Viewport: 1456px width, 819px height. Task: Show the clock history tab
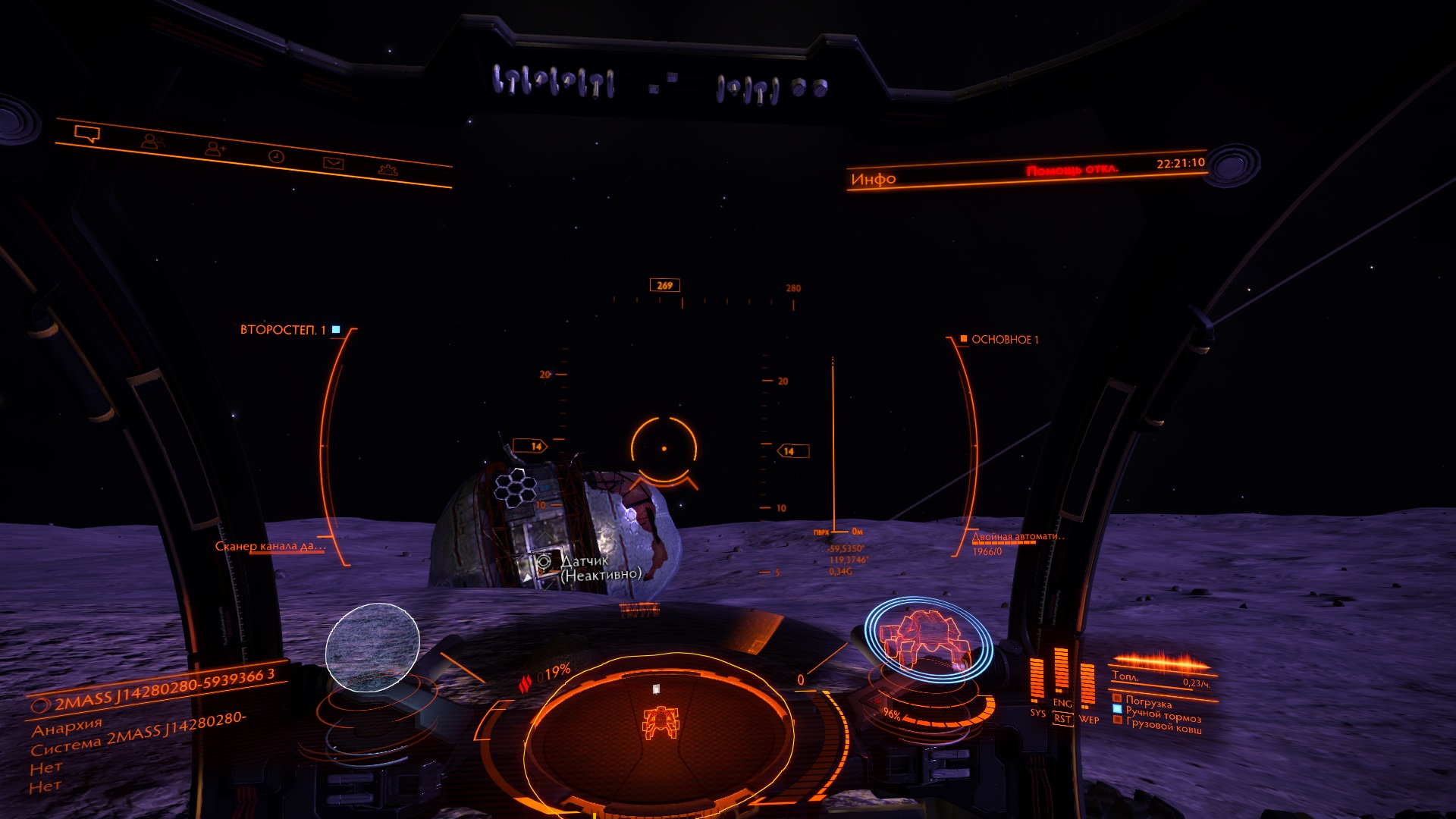click(276, 156)
